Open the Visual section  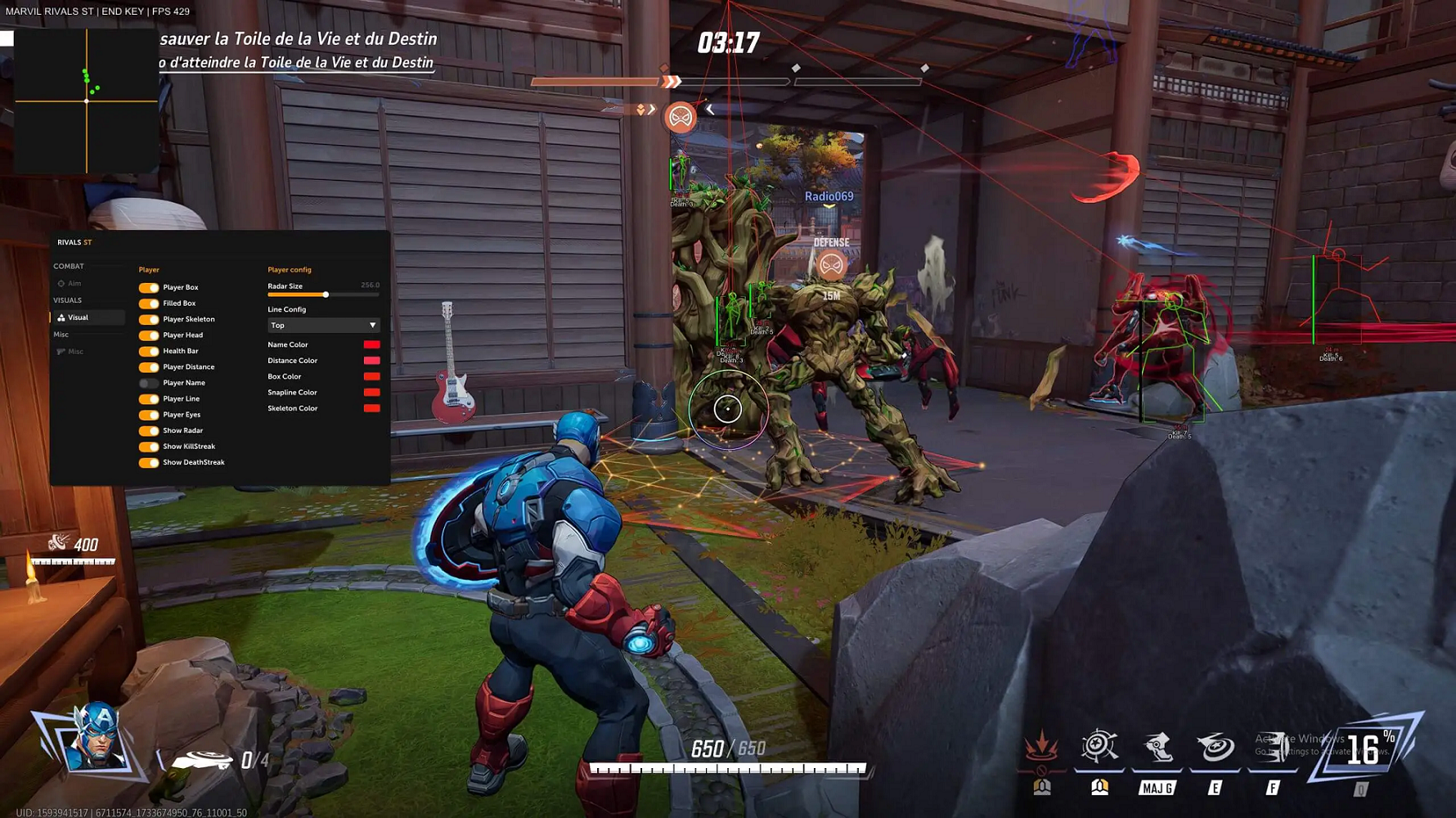coord(78,317)
